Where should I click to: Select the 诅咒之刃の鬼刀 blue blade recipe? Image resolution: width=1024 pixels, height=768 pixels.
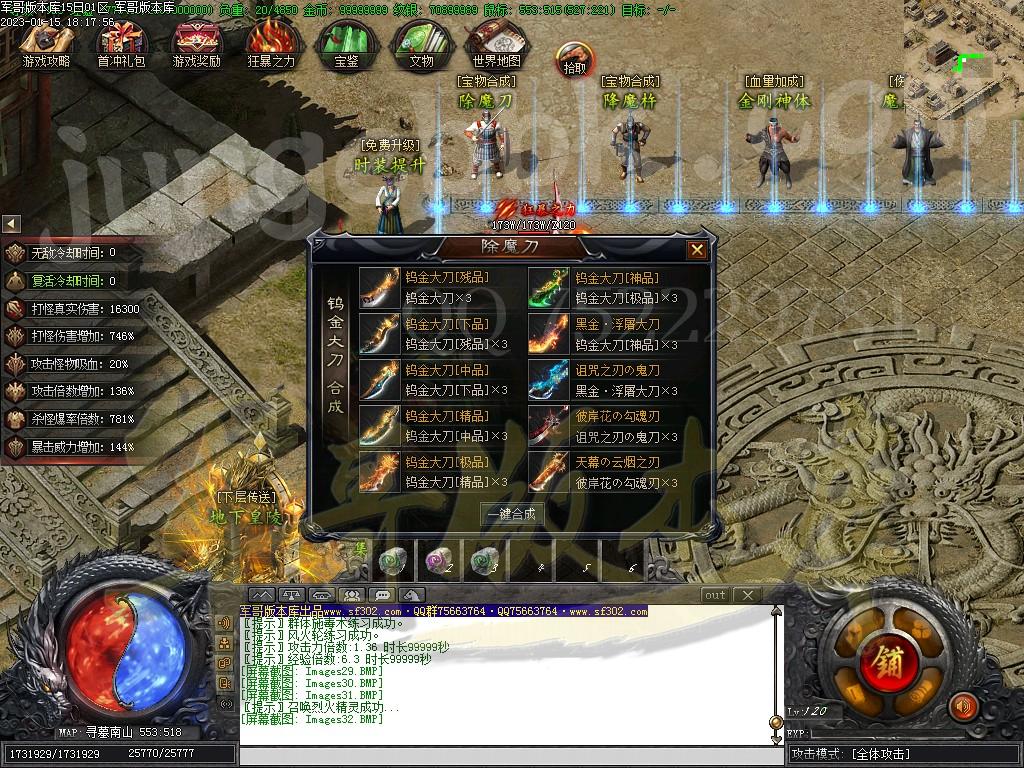[549, 380]
